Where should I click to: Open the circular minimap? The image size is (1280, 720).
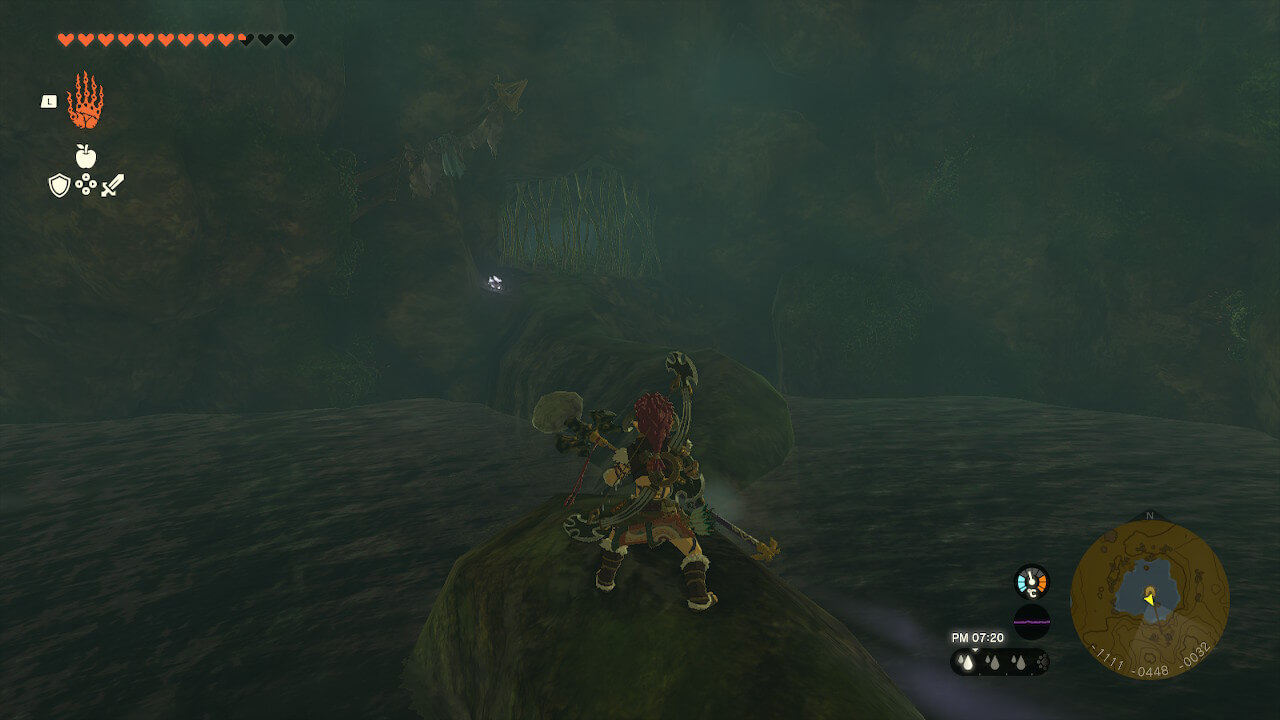coord(1149,599)
